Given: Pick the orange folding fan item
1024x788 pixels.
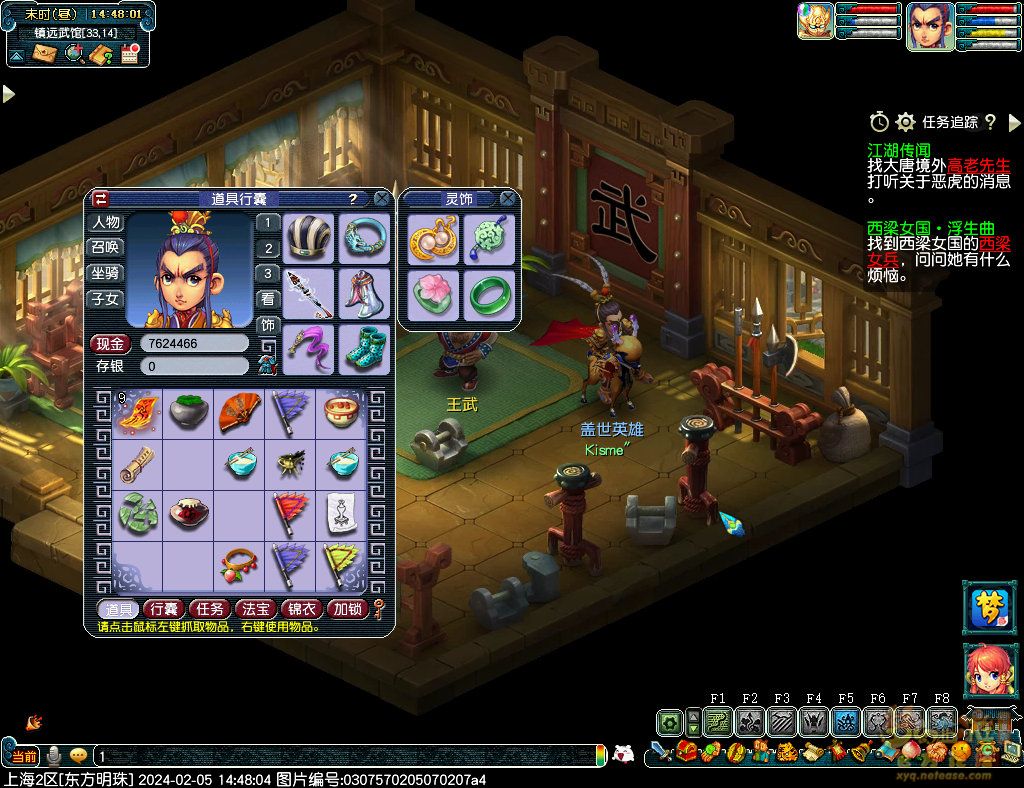Looking at the screenshot, I should click(x=240, y=410).
